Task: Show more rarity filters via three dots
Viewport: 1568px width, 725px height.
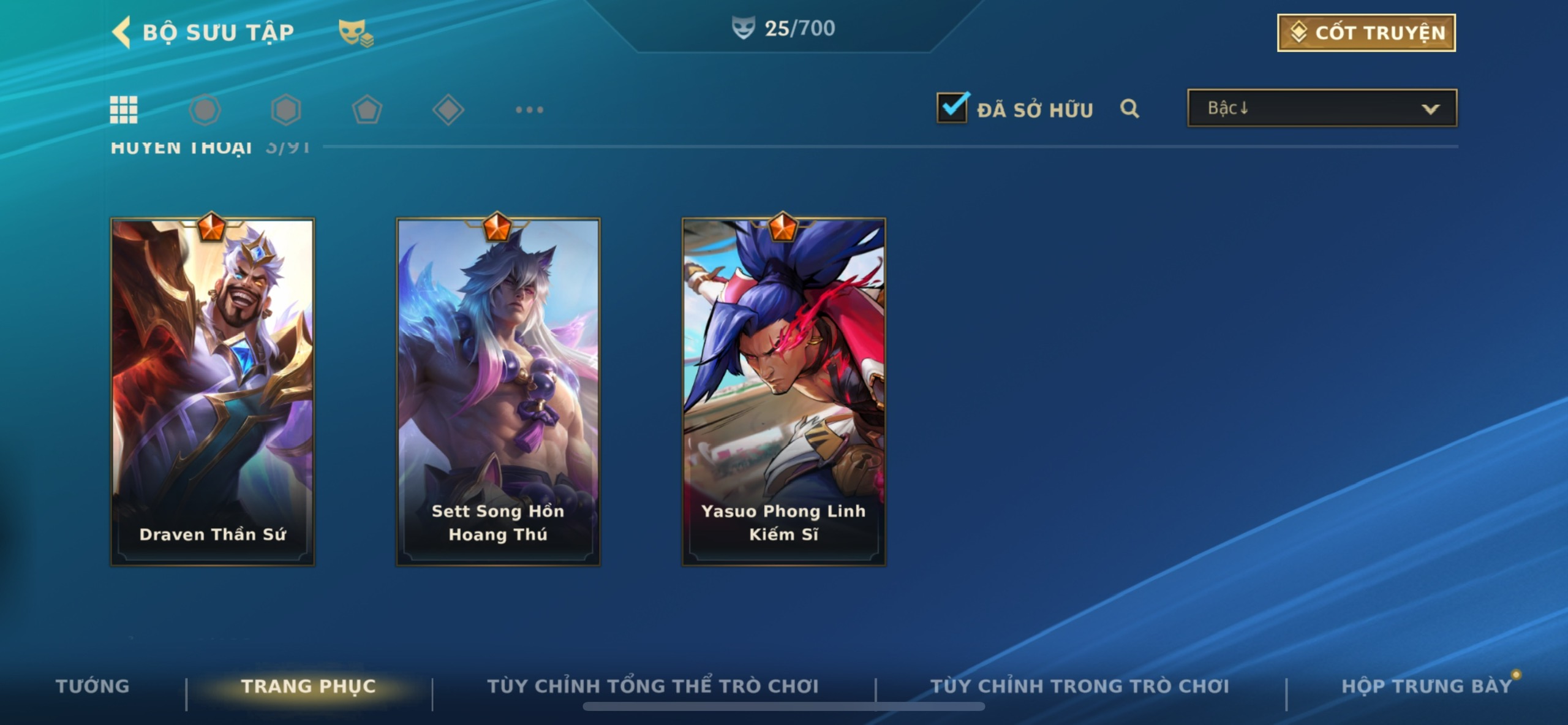Action: coord(529,110)
